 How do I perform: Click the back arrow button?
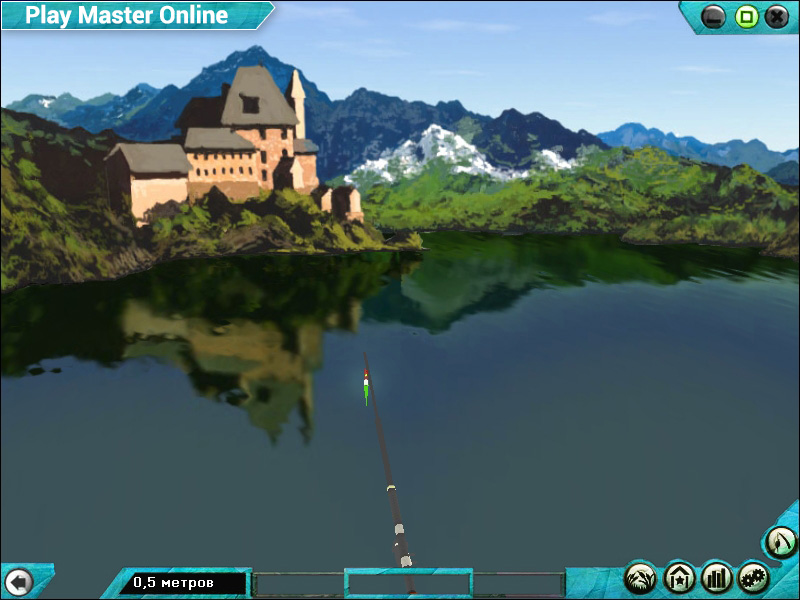[18, 581]
